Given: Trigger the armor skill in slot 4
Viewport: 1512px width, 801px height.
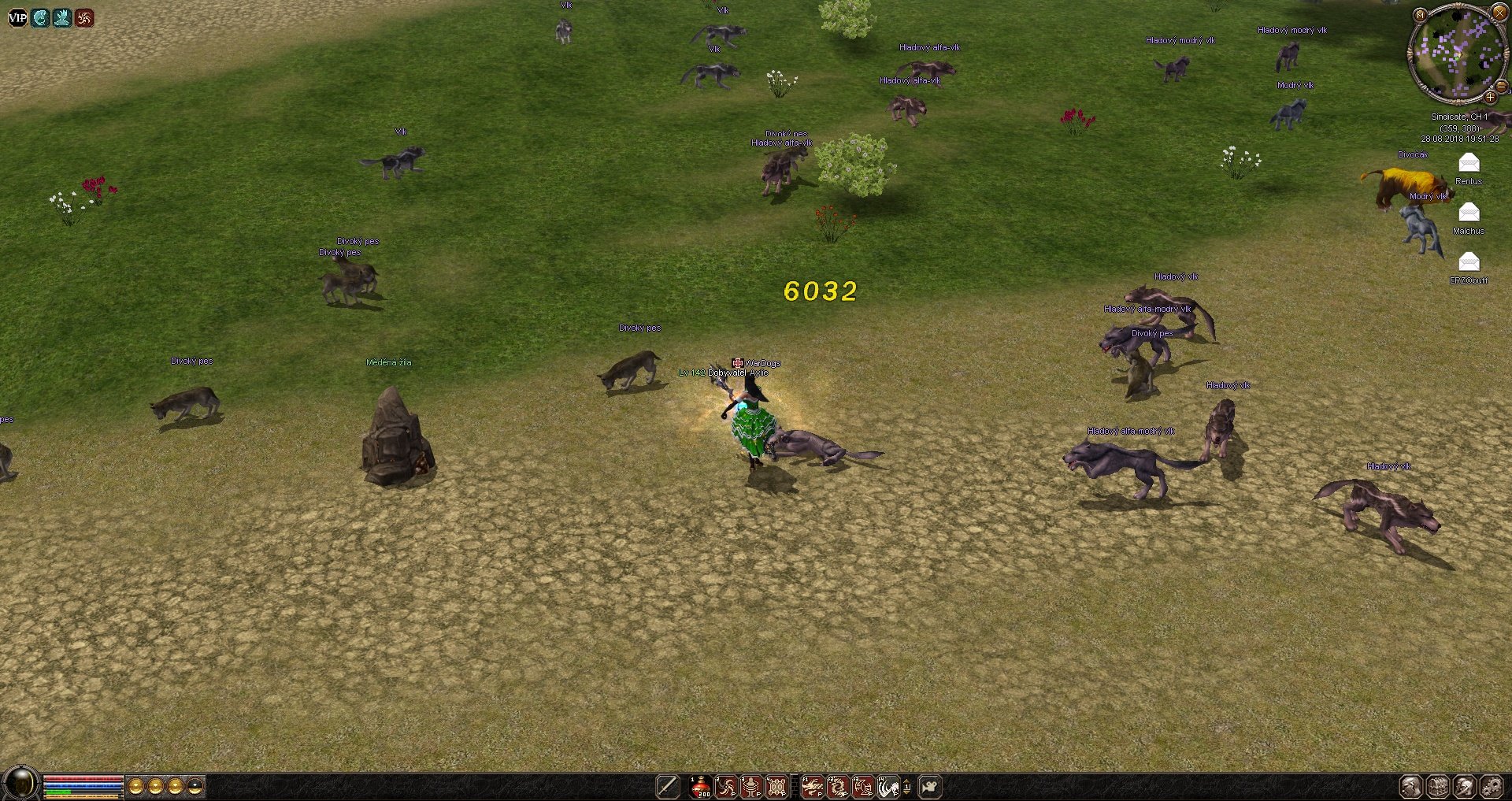Looking at the screenshot, I should point(776,786).
